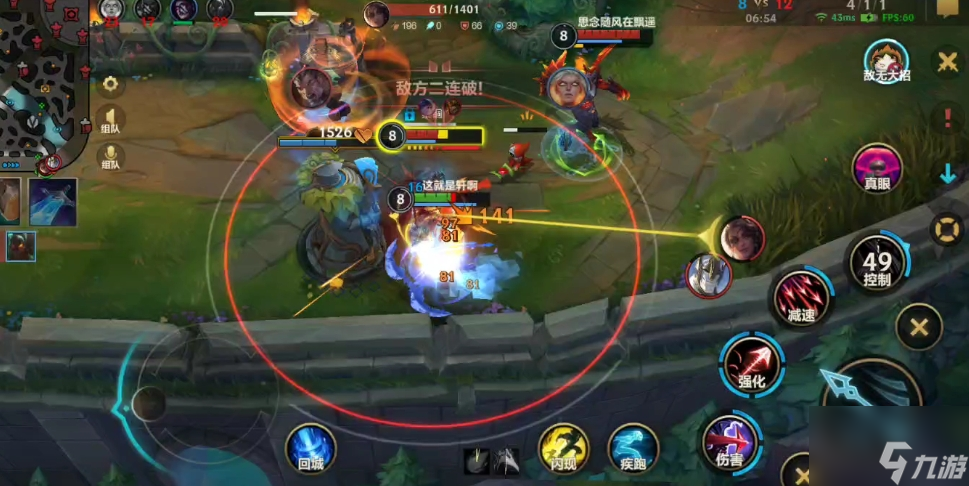Toggle the 组队 team microphone button
The height and width of the screenshot is (486, 969).
tap(110, 158)
